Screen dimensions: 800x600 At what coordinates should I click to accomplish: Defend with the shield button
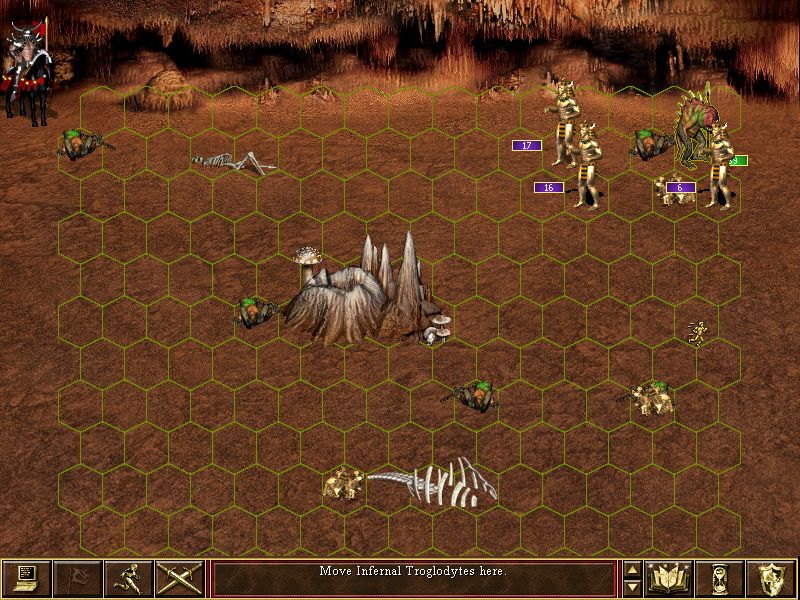tap(772, 578)
